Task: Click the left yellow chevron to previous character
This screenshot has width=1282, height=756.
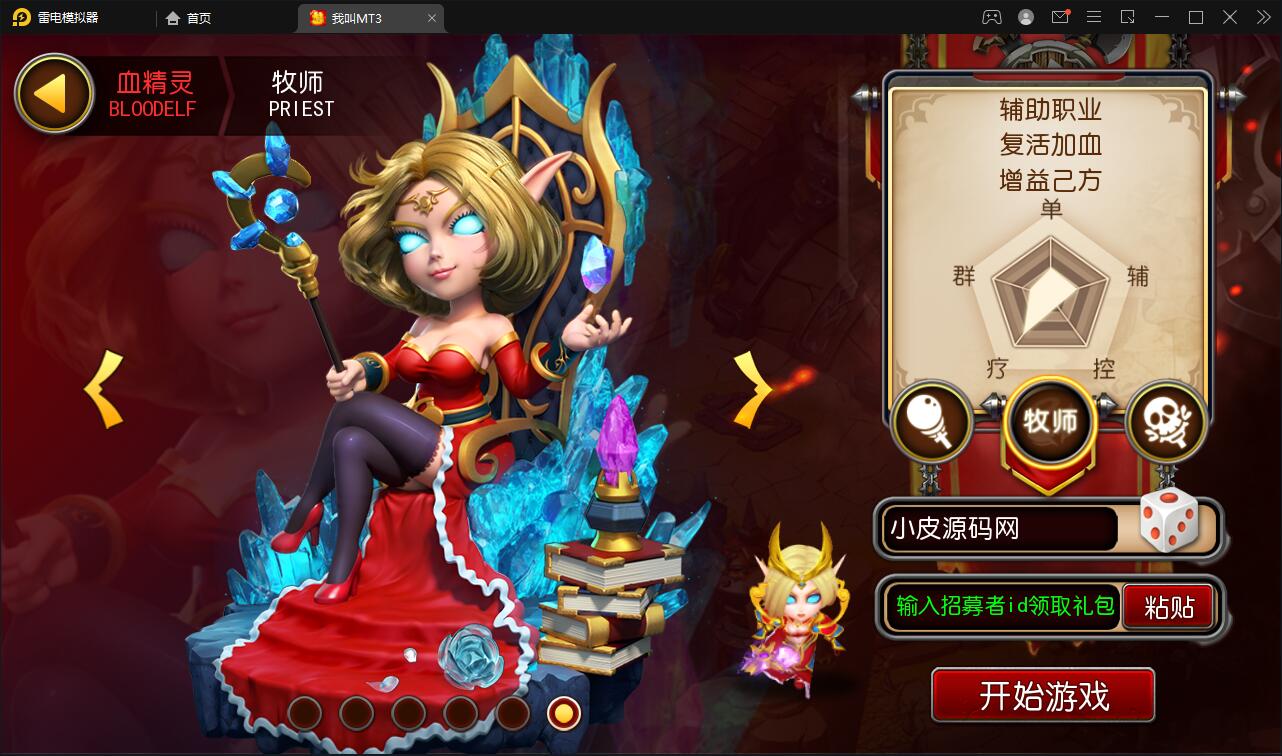Action: click(x=100, y=390)
